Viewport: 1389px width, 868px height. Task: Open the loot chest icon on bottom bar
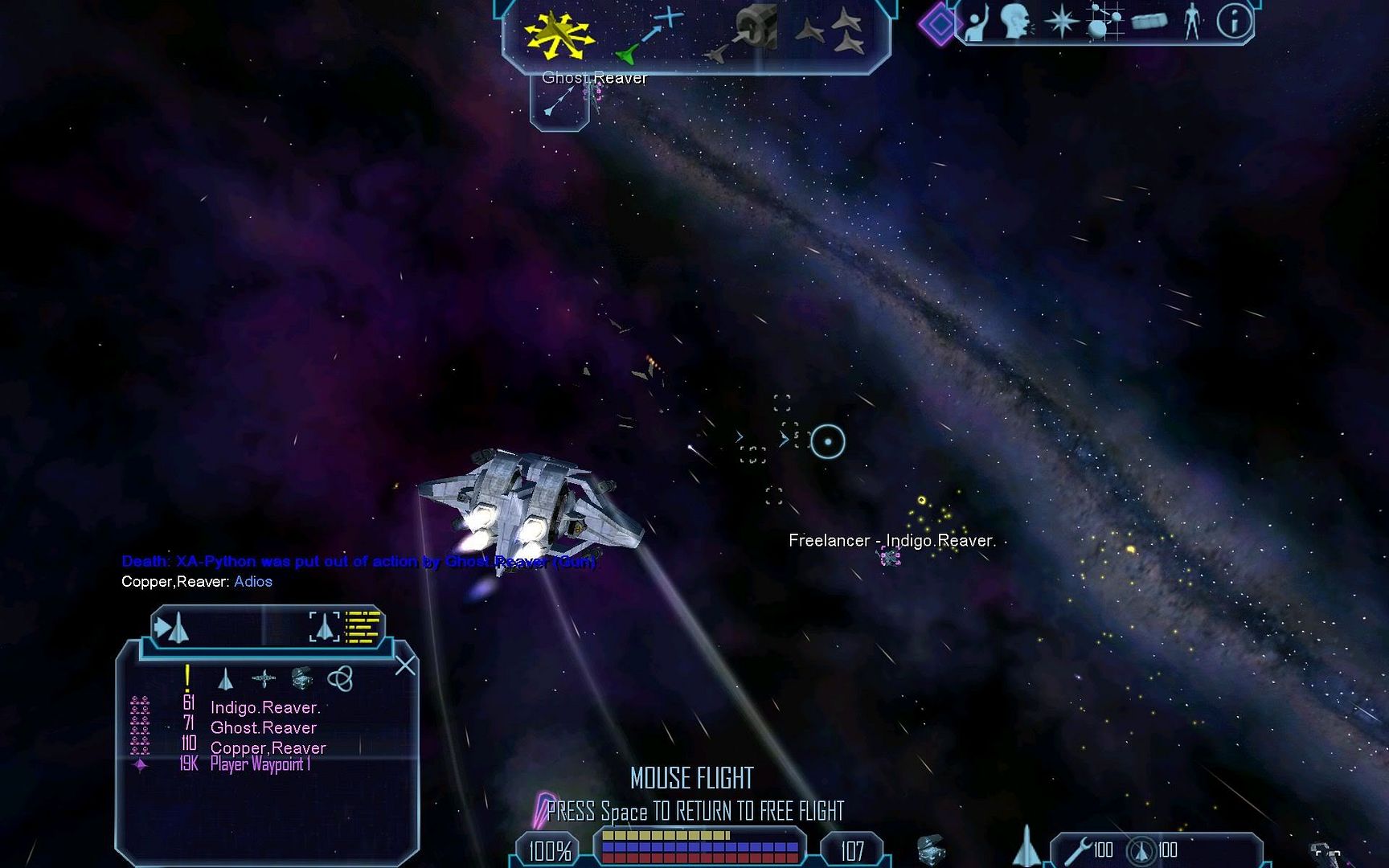(x=930, y=850)
